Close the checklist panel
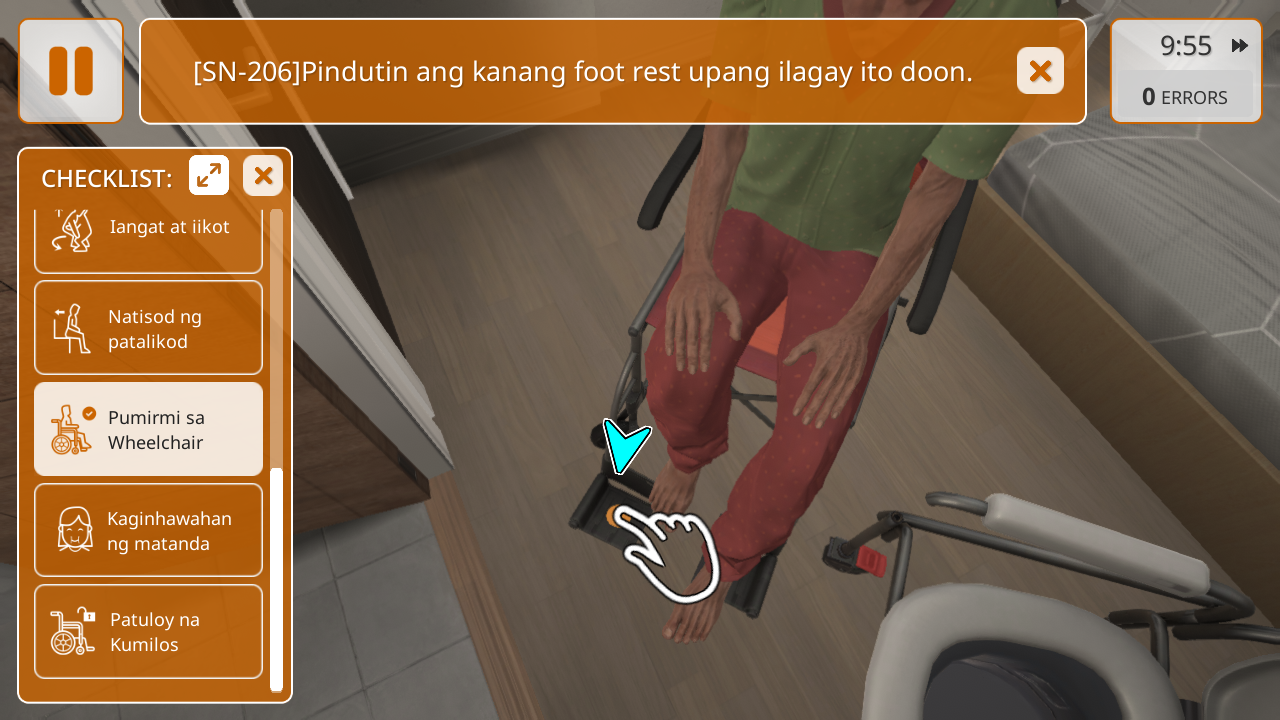 [263, 176]
